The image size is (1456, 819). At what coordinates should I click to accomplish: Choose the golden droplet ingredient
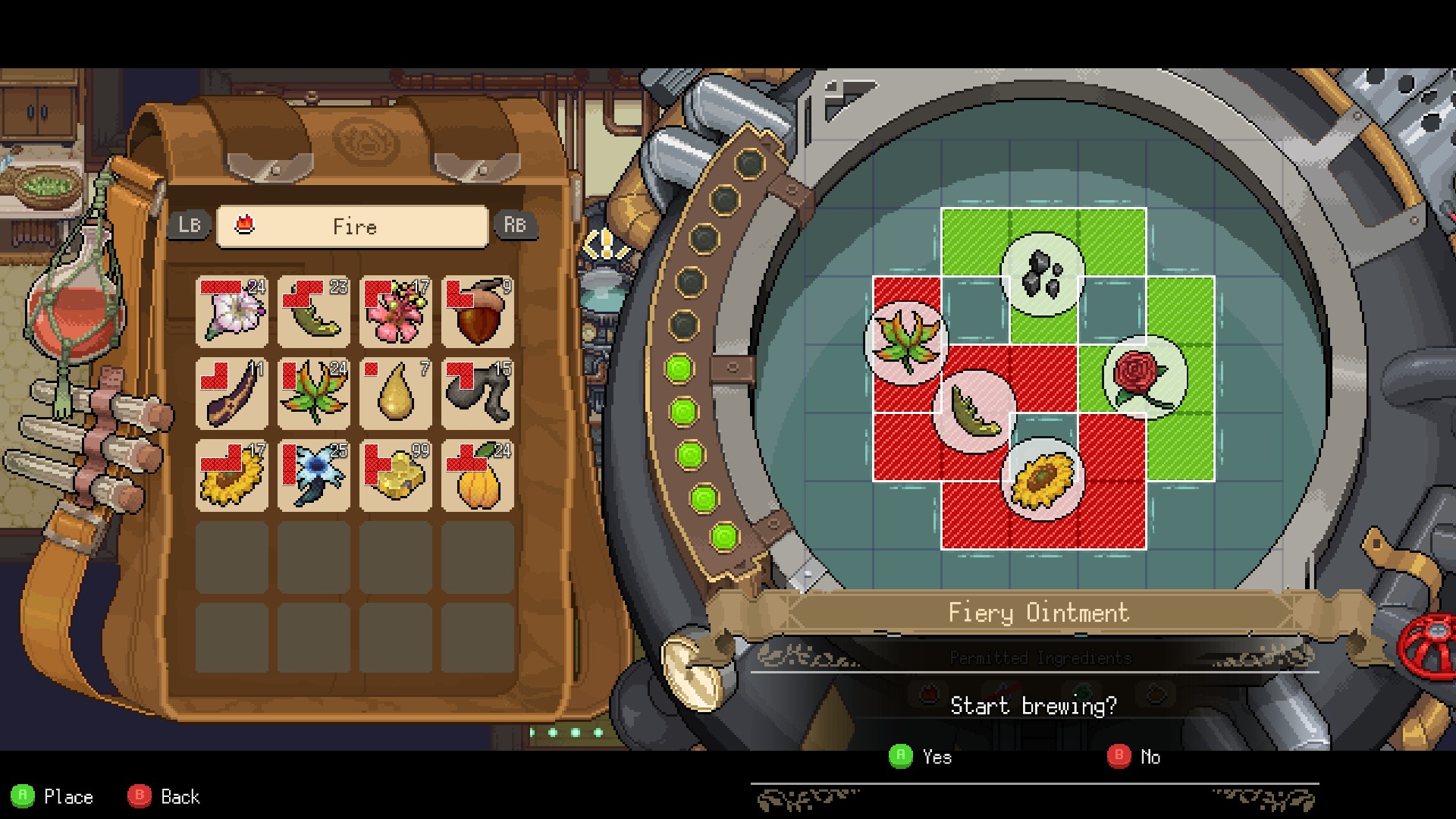(396, 394)
